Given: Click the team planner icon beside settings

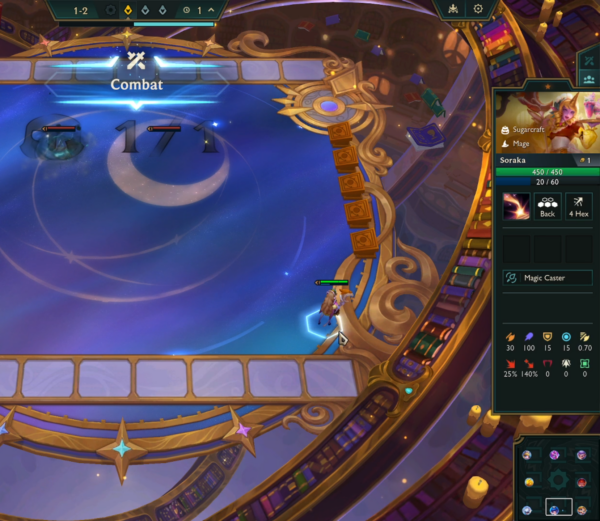Looking at the screenshot, I should click(x=453, y=9).
